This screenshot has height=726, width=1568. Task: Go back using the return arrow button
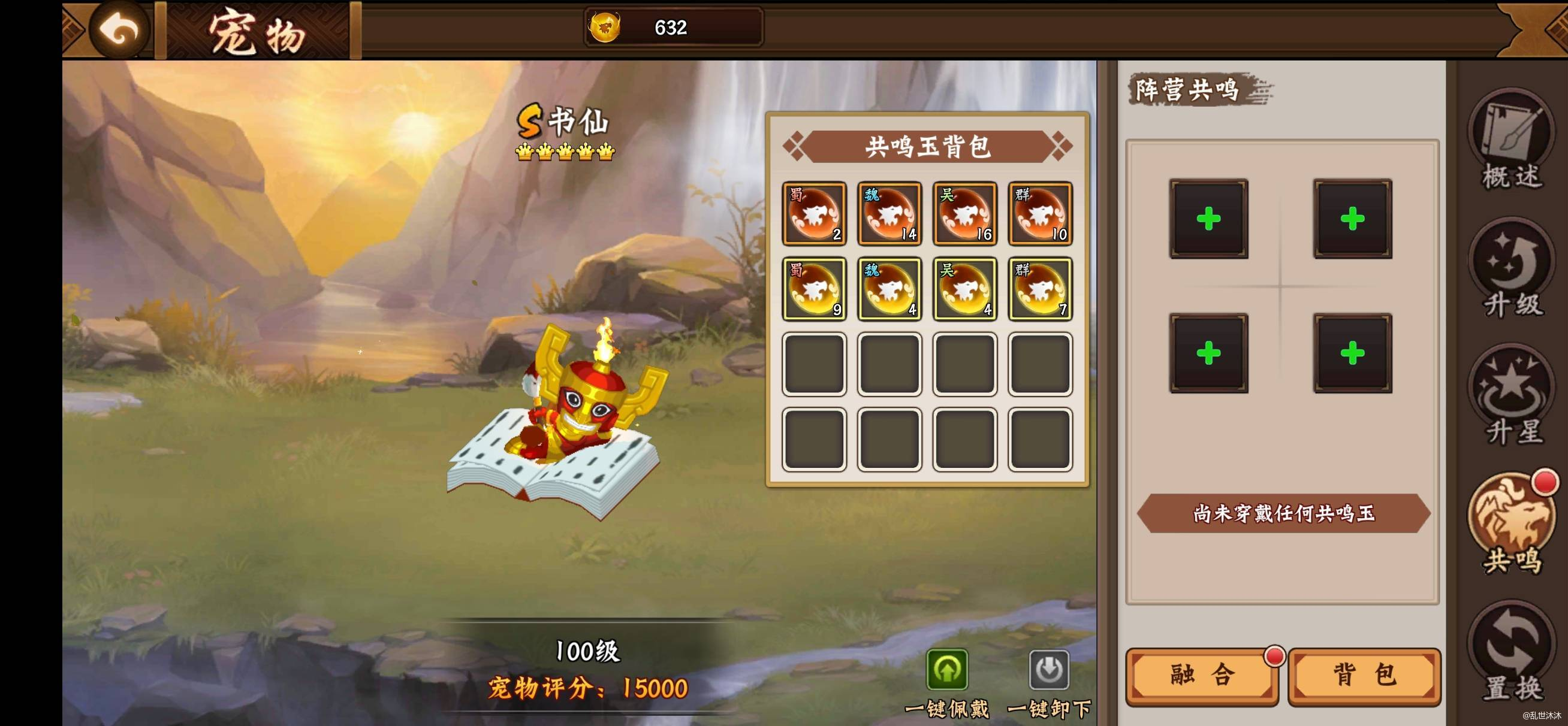pos(120,29)
